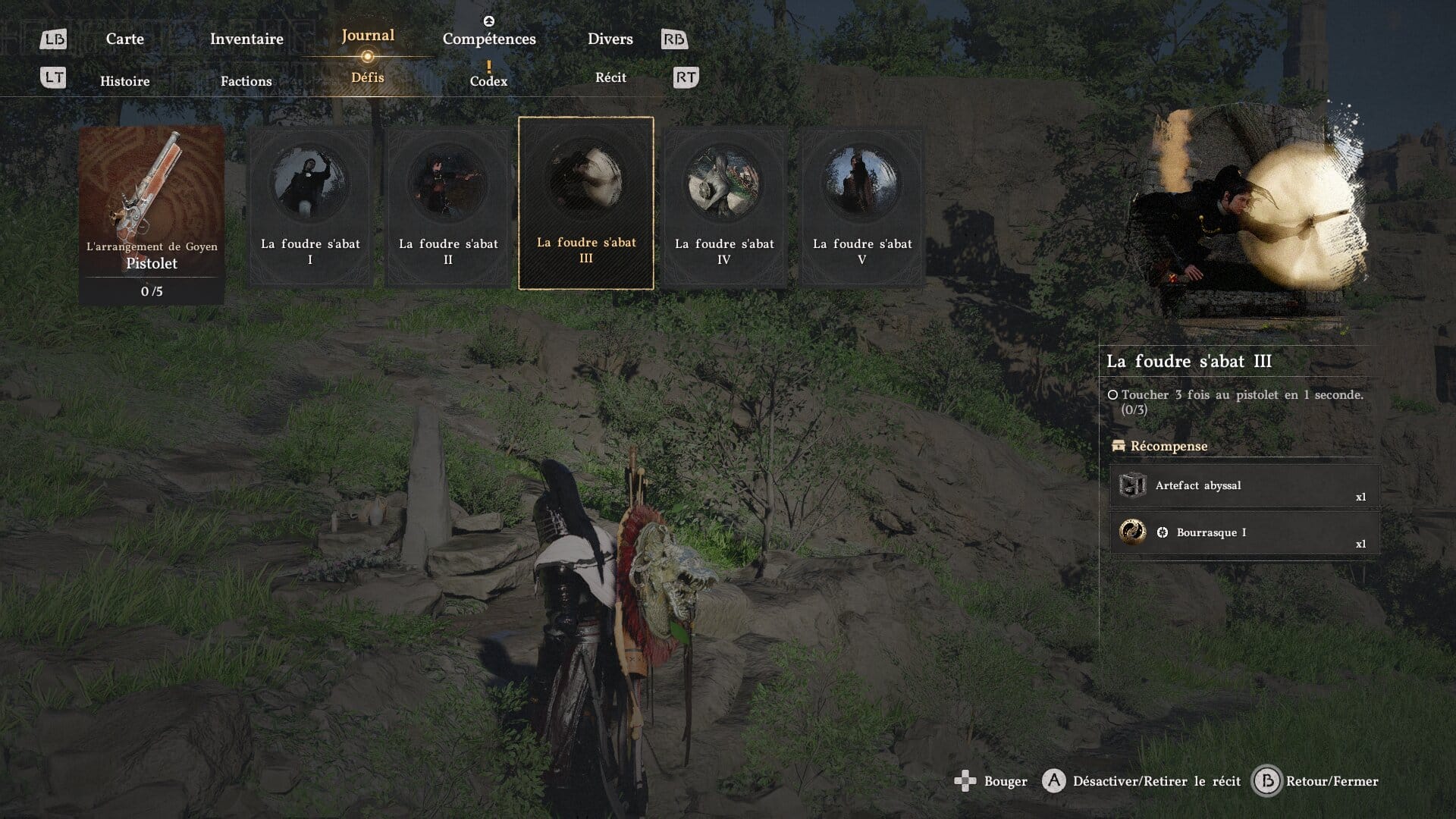
Task: Switch to the Inventaire tab
Action: coord(246,39)
